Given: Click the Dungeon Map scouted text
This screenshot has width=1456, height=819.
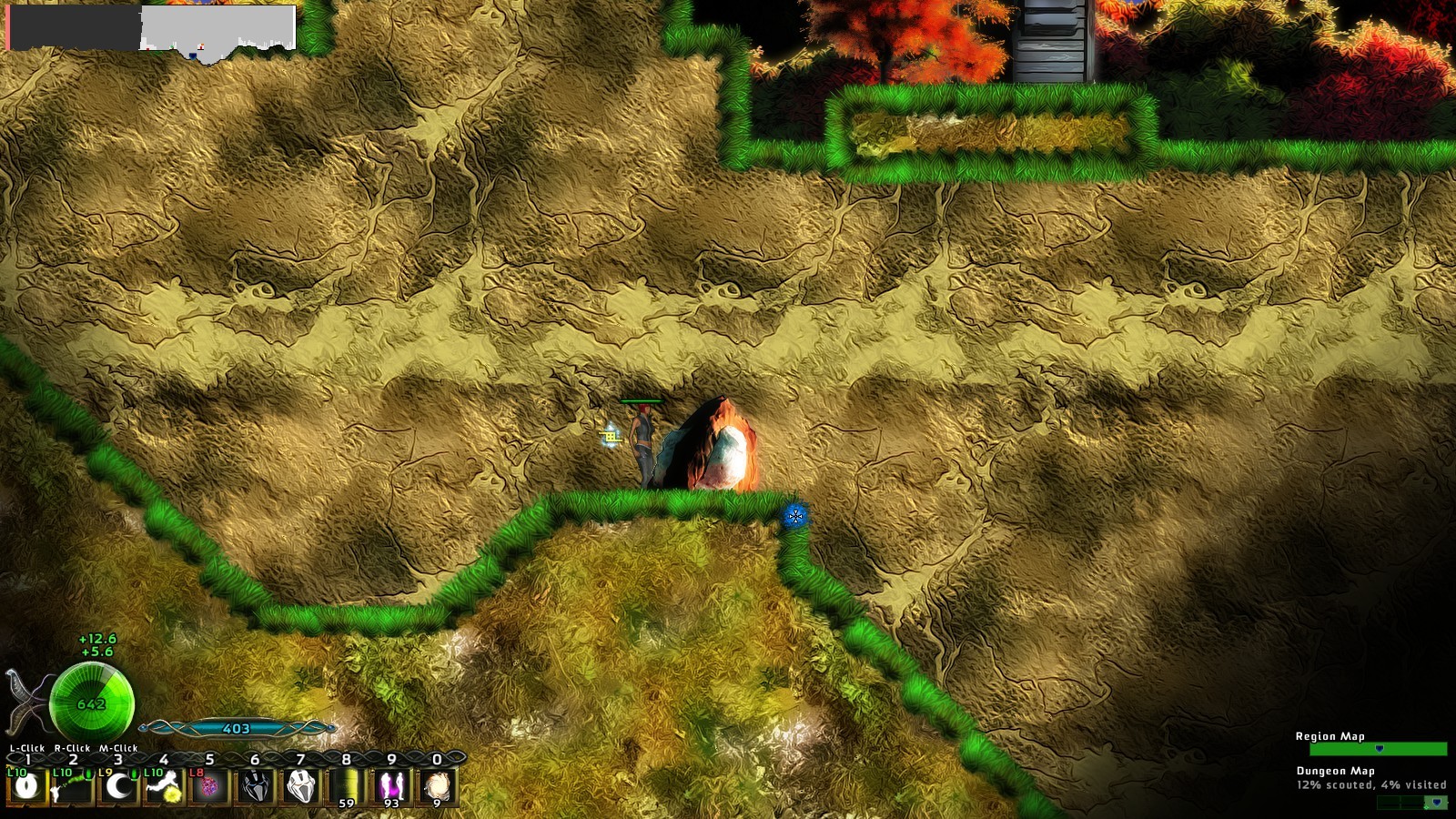Looking at the screenshot, I should [x=1371, y=784].
